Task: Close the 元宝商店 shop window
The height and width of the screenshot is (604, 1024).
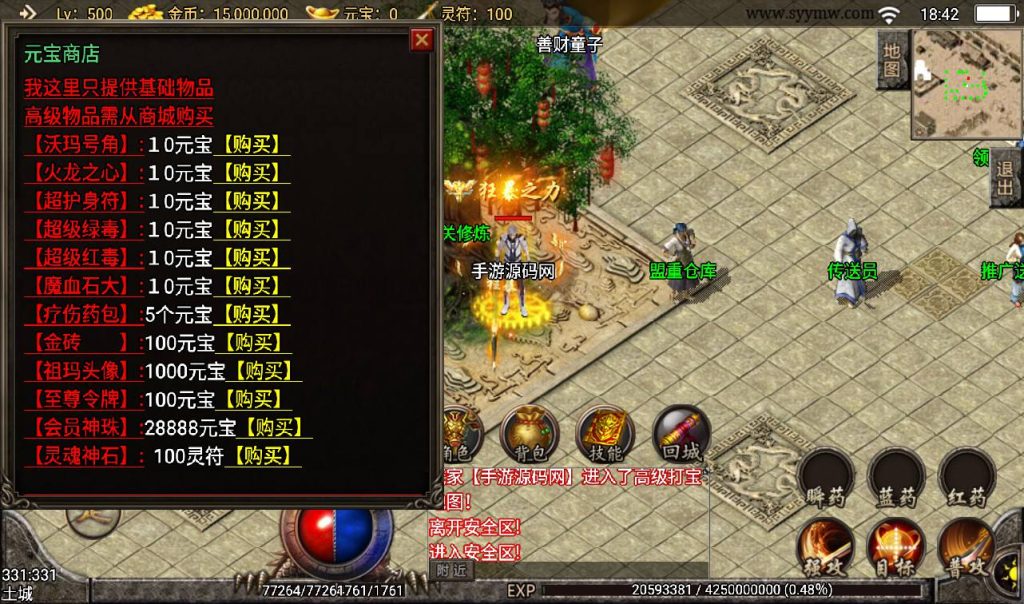Action: [422, 40]
